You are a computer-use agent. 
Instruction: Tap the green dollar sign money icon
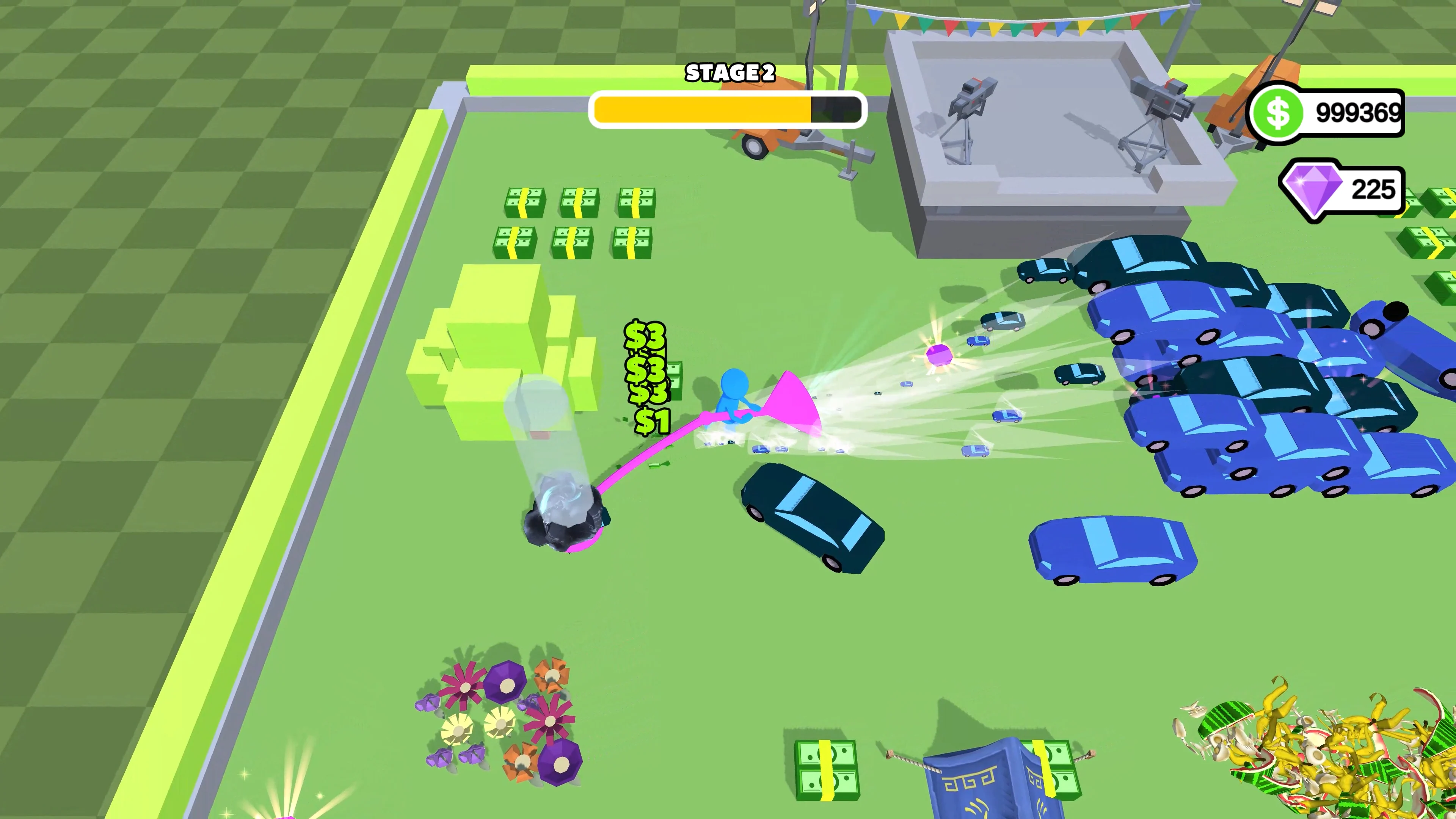pos(1277,113)
